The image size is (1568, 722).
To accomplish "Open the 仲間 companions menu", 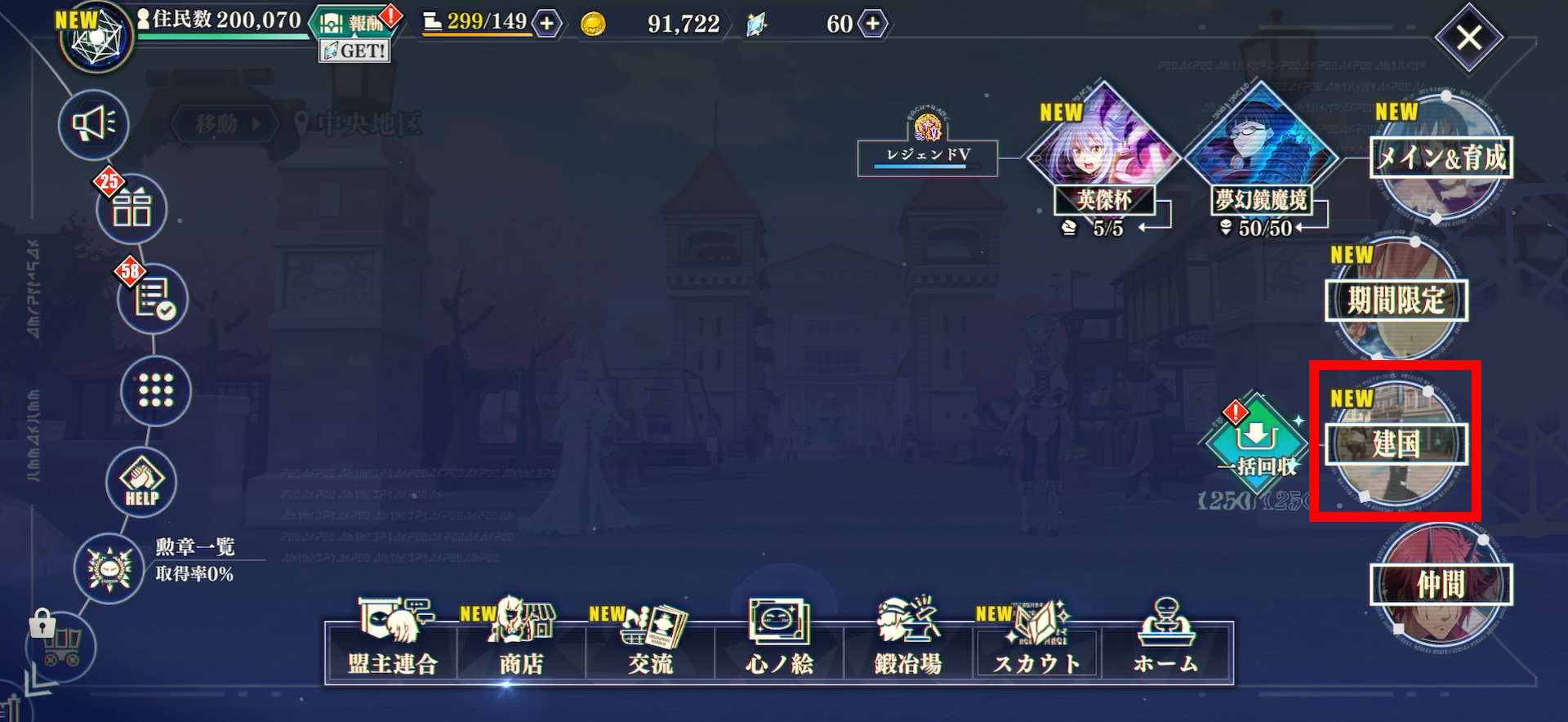I will (1441, 585).
